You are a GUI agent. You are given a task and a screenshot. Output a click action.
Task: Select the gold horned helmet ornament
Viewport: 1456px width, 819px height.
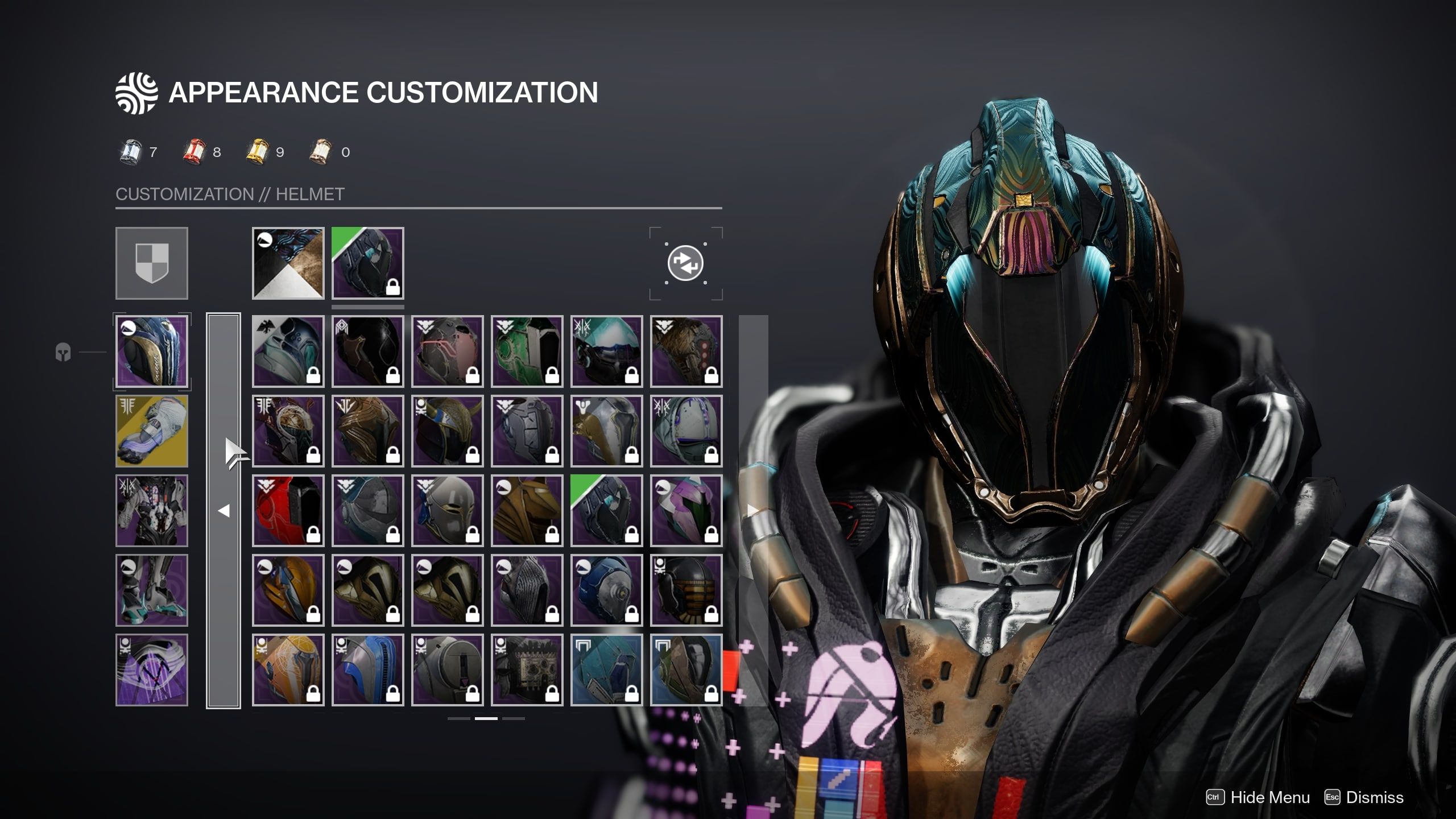pyautogui.click(x=448, y=431)
